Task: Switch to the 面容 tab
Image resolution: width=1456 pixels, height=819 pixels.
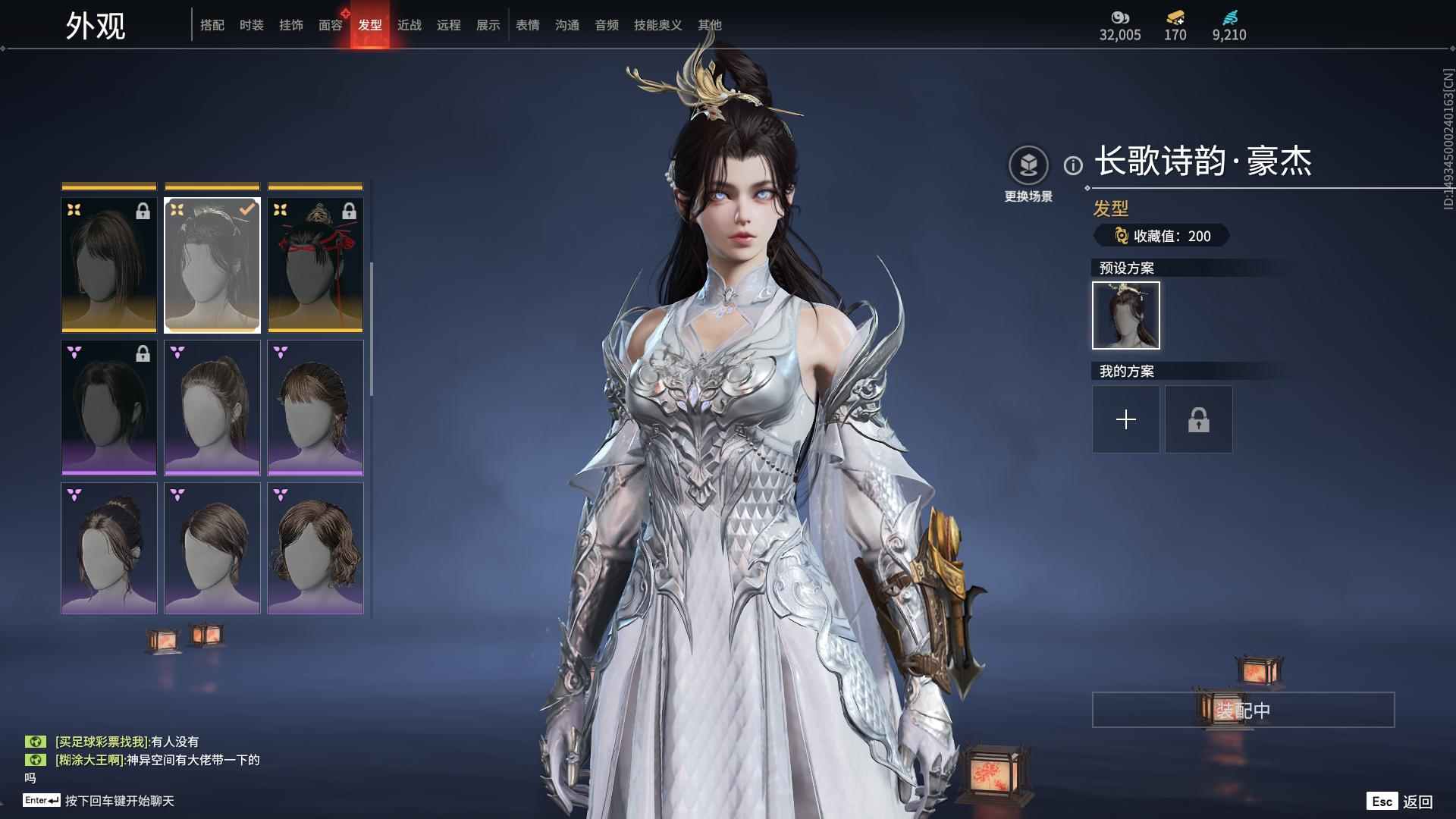Action: coord(331,25)
